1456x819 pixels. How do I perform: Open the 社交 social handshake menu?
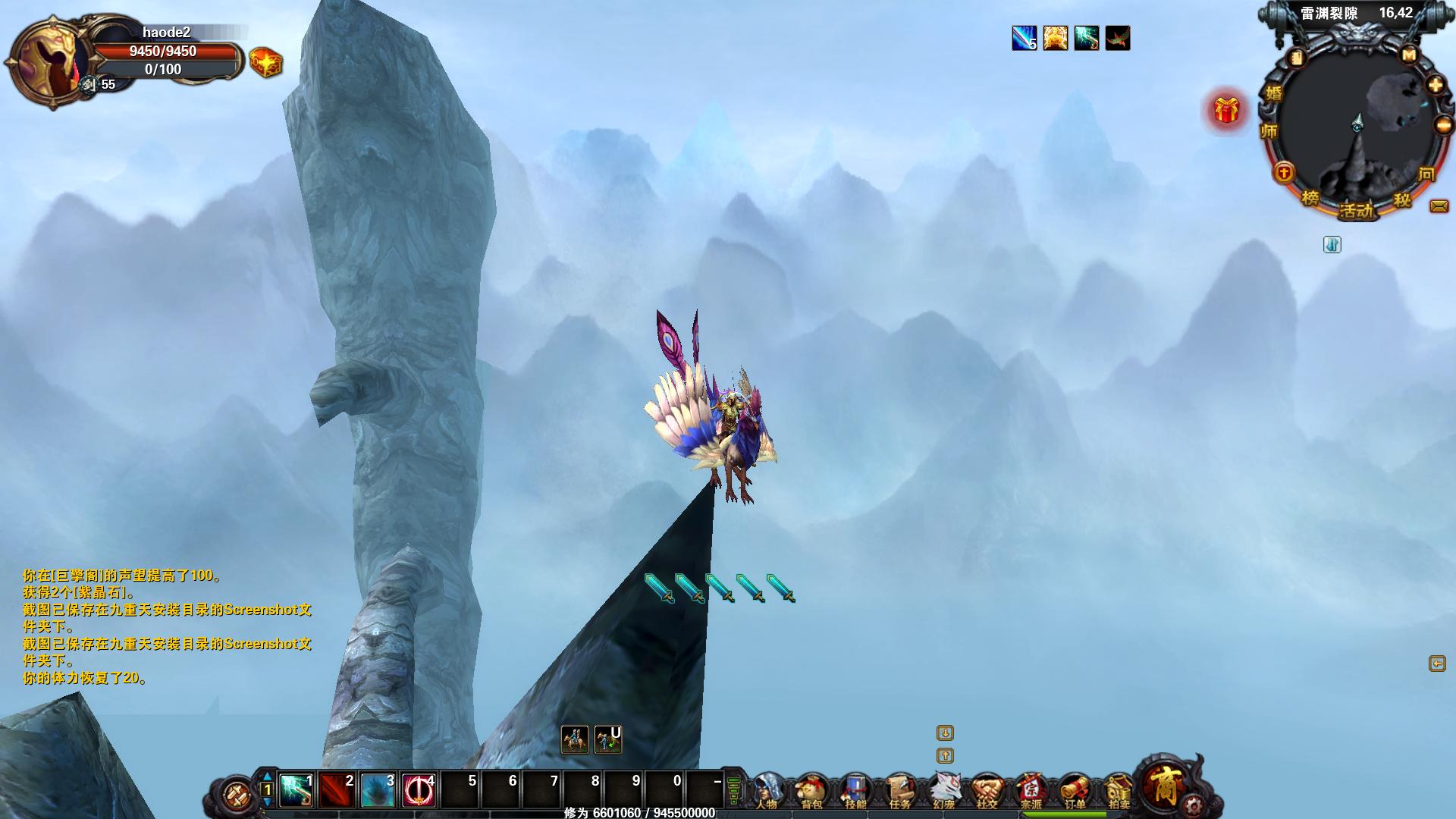click(x=987, y=791)
